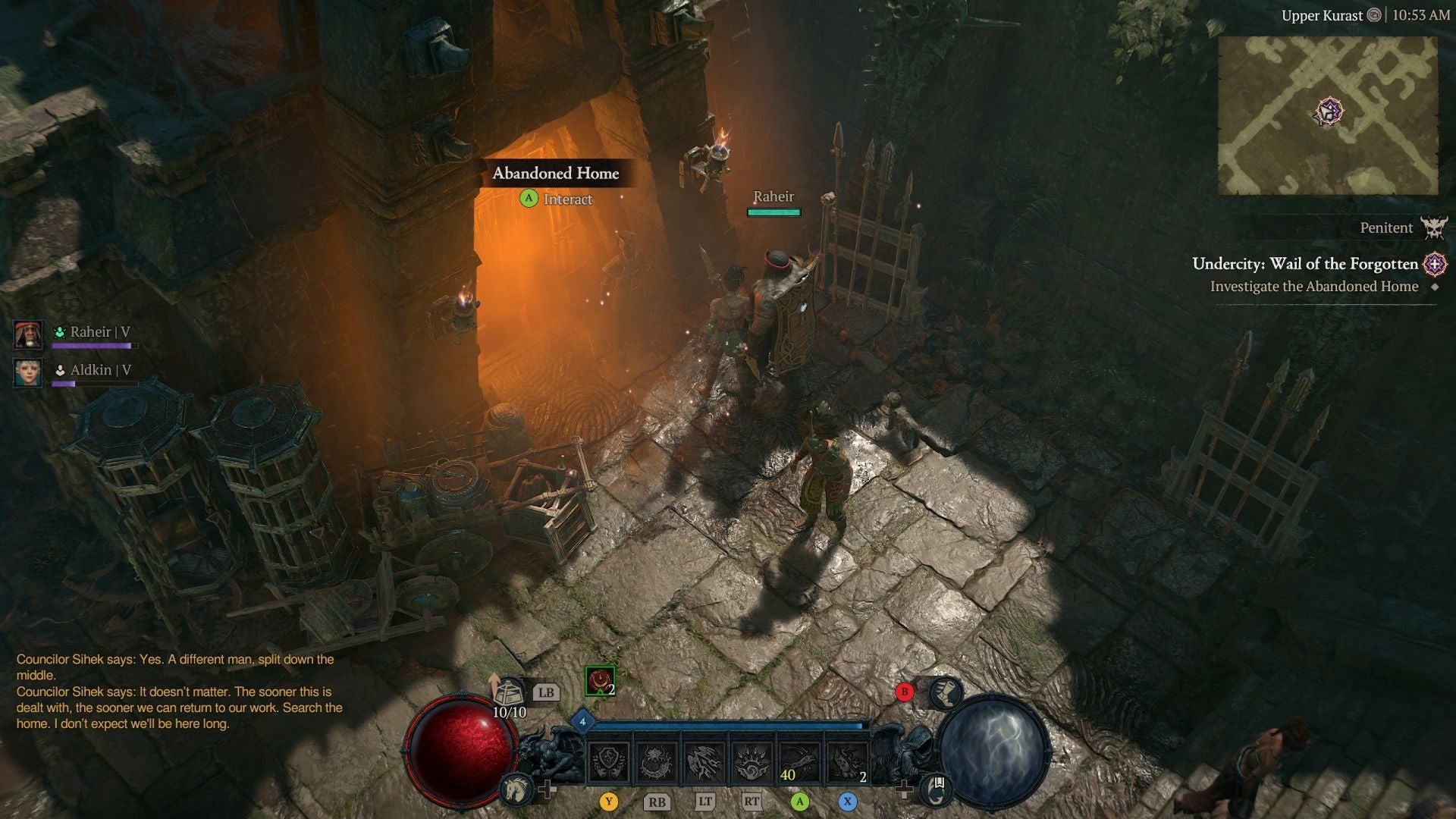Drink a healing potion from the potion icon

[x=510, y=692]
